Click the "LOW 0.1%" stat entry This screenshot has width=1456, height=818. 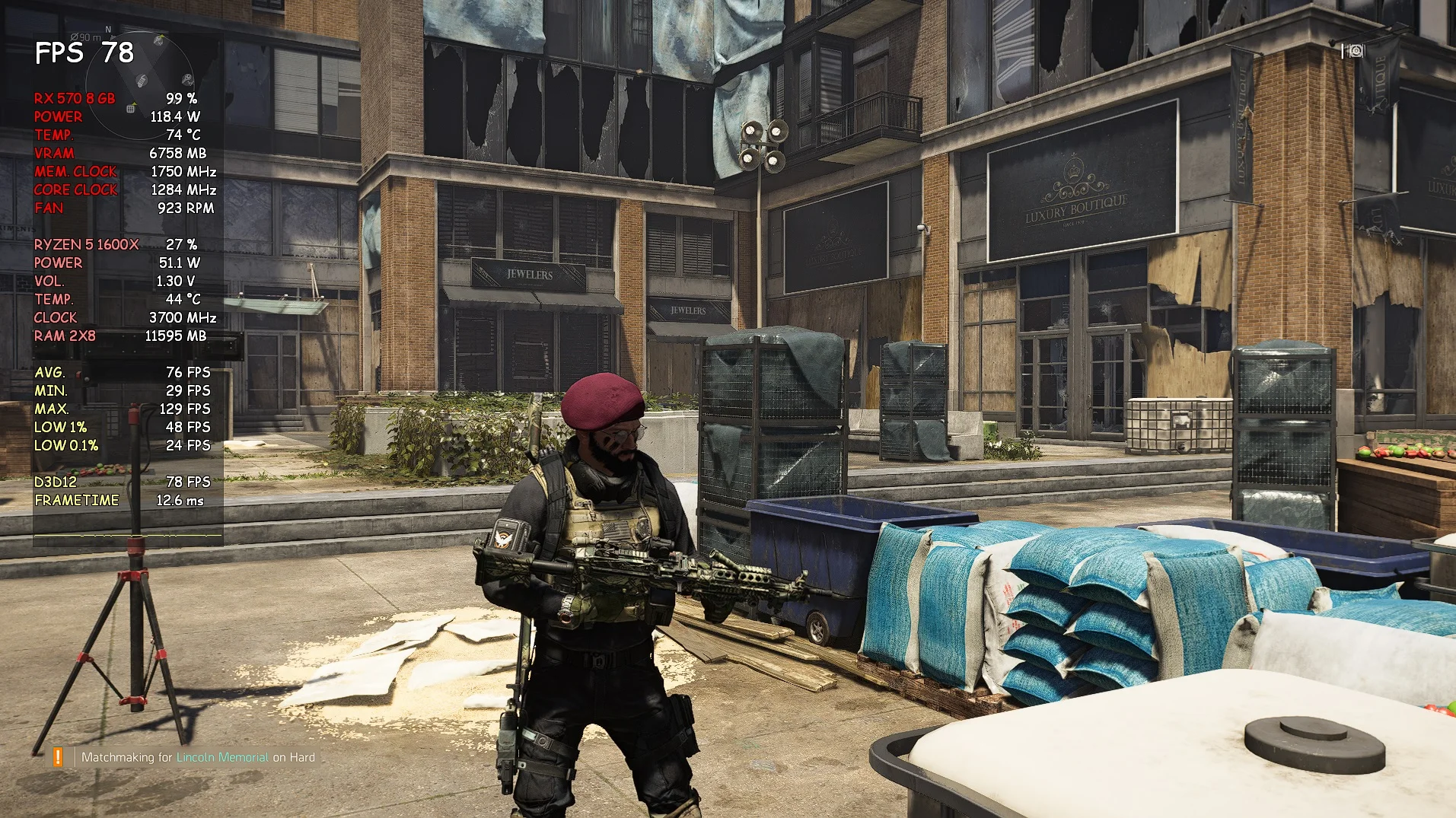click(66, 446)
